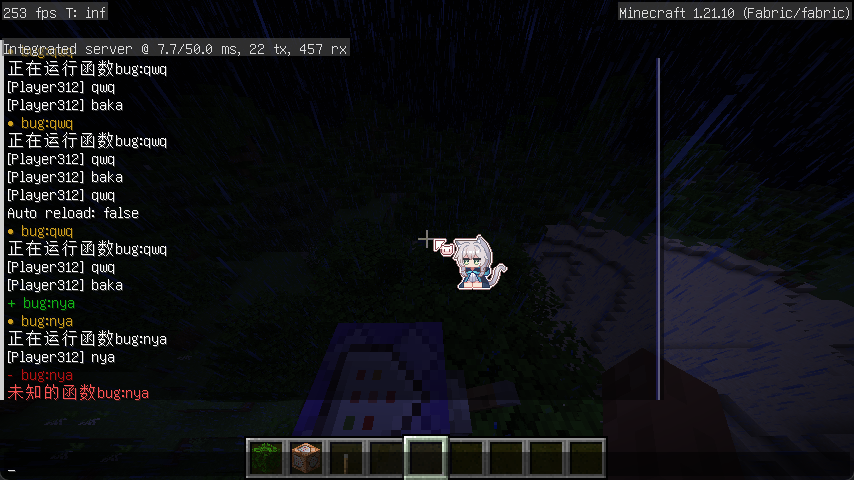Click the red unknown-function error message
Screen dimensions: 854x480
(78, 394)
